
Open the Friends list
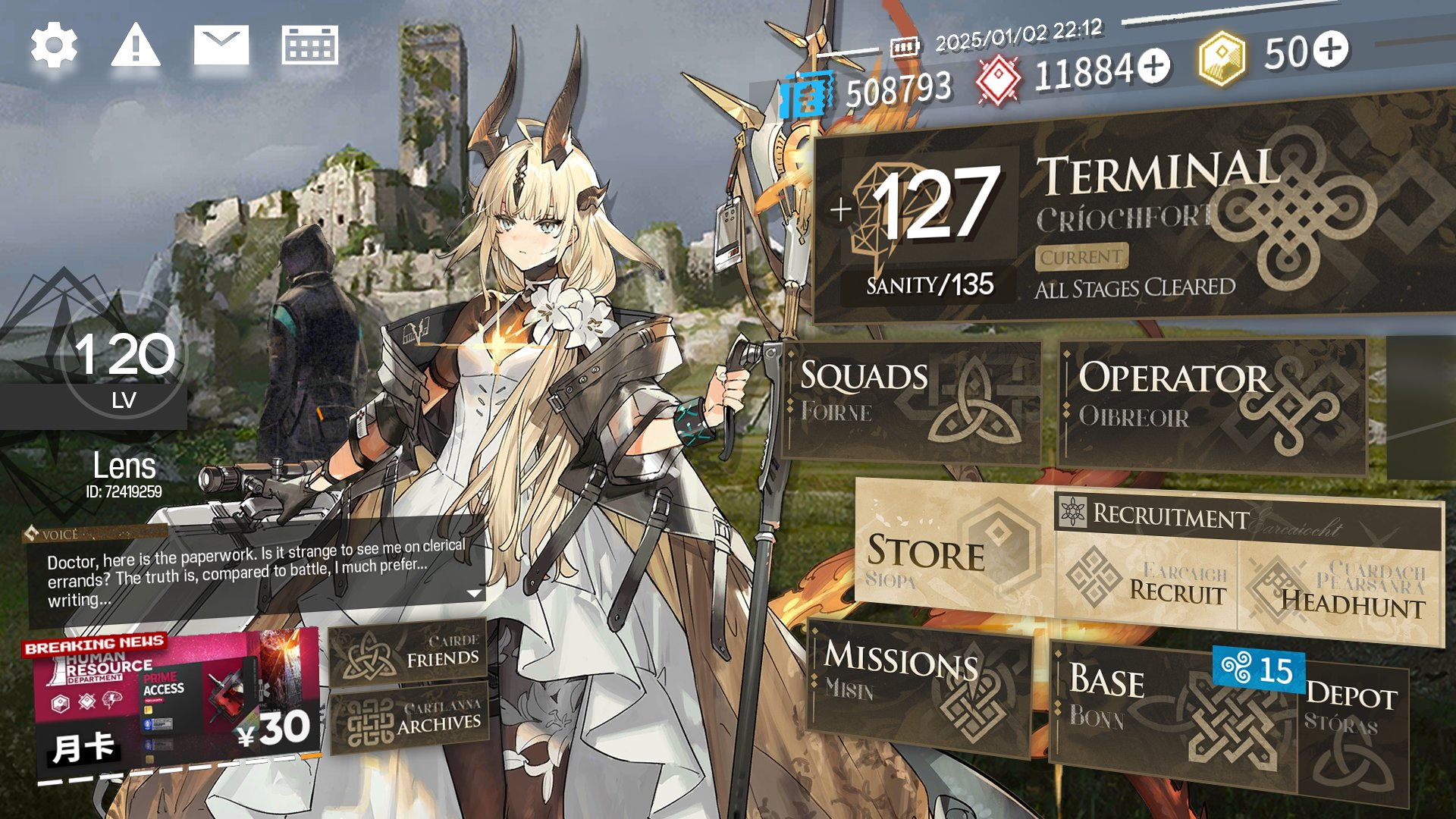[409, 654]
